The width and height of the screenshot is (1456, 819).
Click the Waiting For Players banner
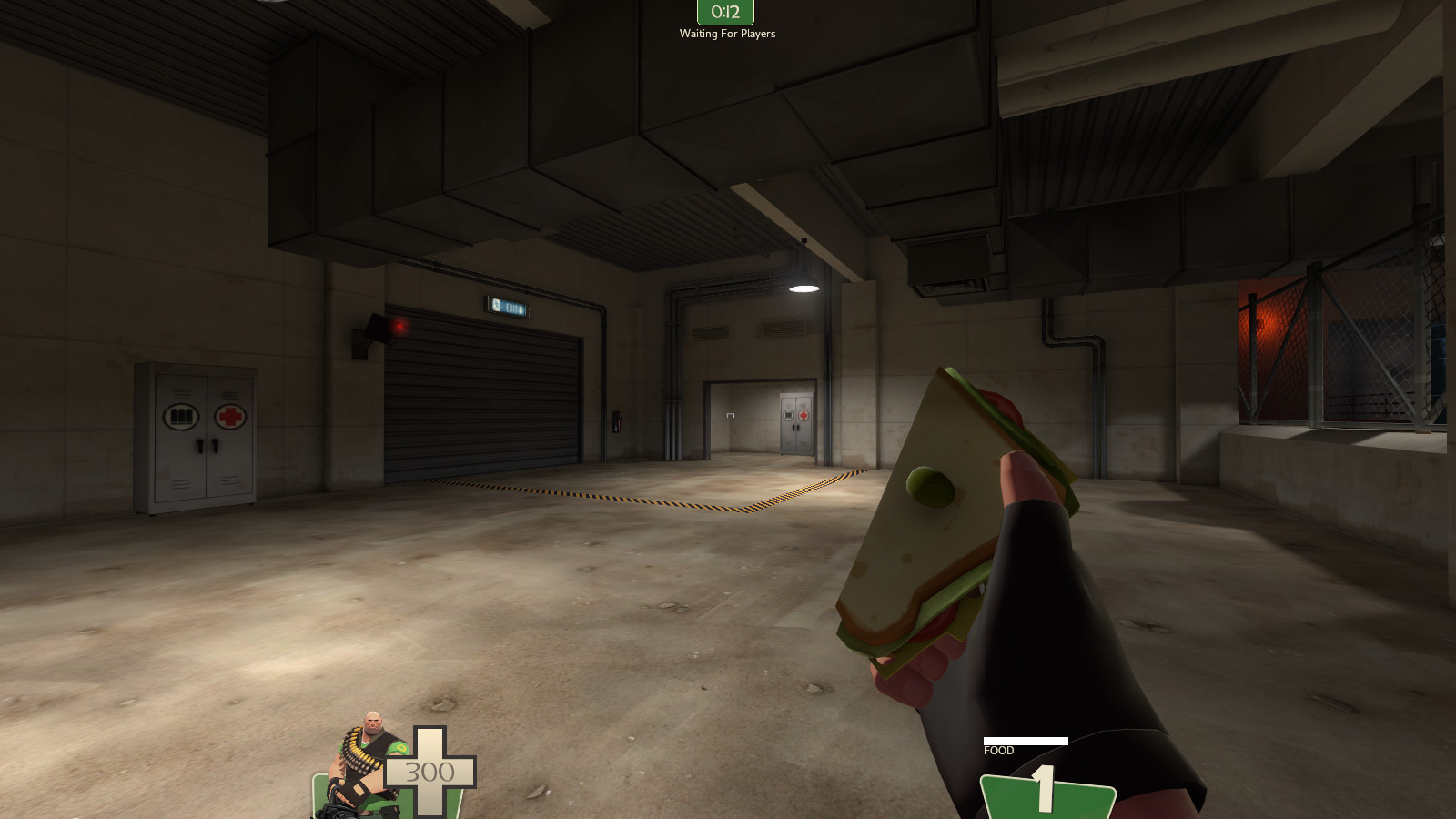[726, 33]
